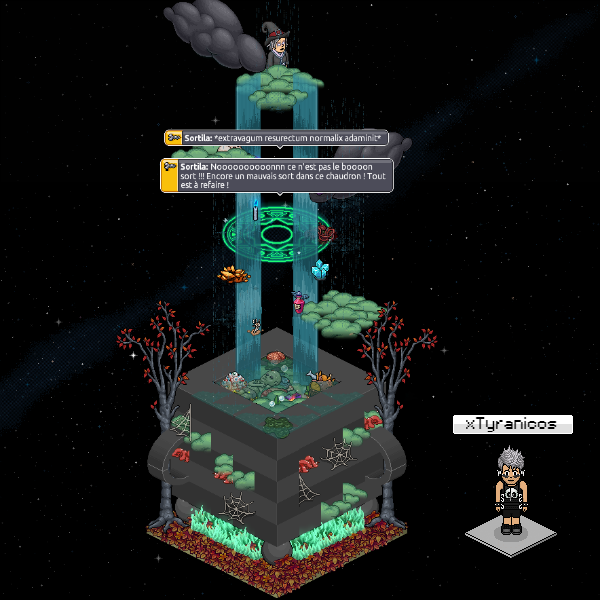
Task: Click Sortila's "extravagum resurectum" chat bubble
Action: click(275, 138)
